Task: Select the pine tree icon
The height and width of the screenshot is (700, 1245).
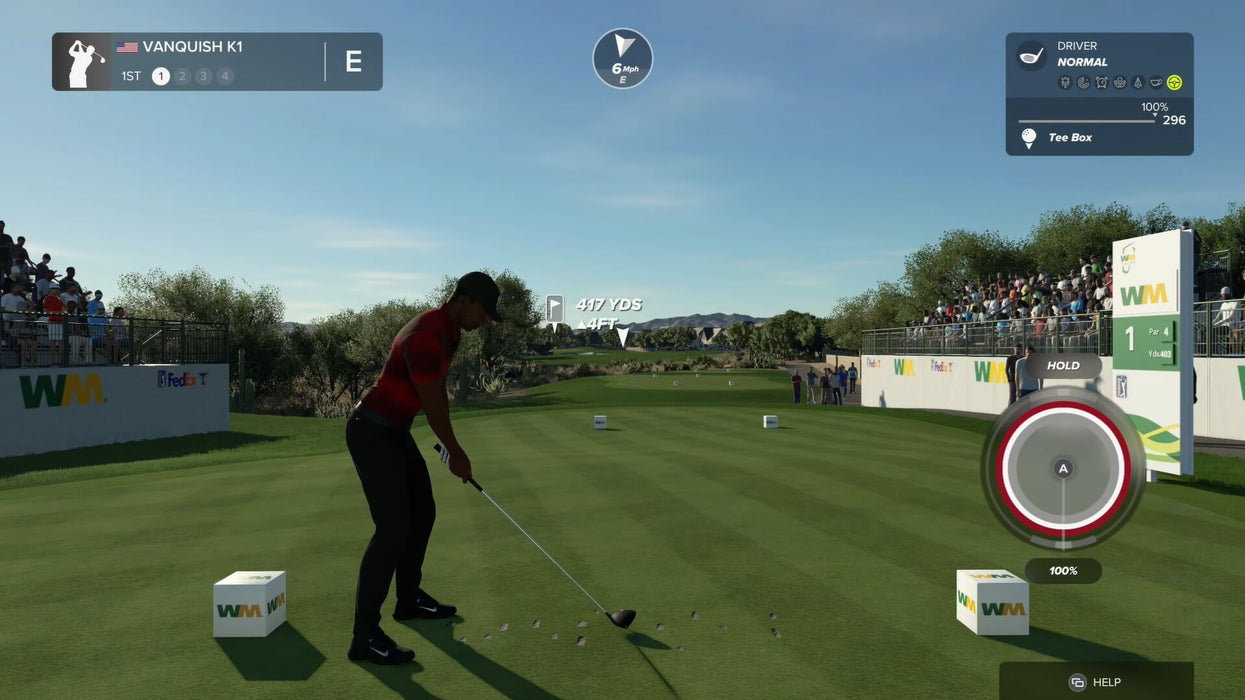Action: point(1137,83)
